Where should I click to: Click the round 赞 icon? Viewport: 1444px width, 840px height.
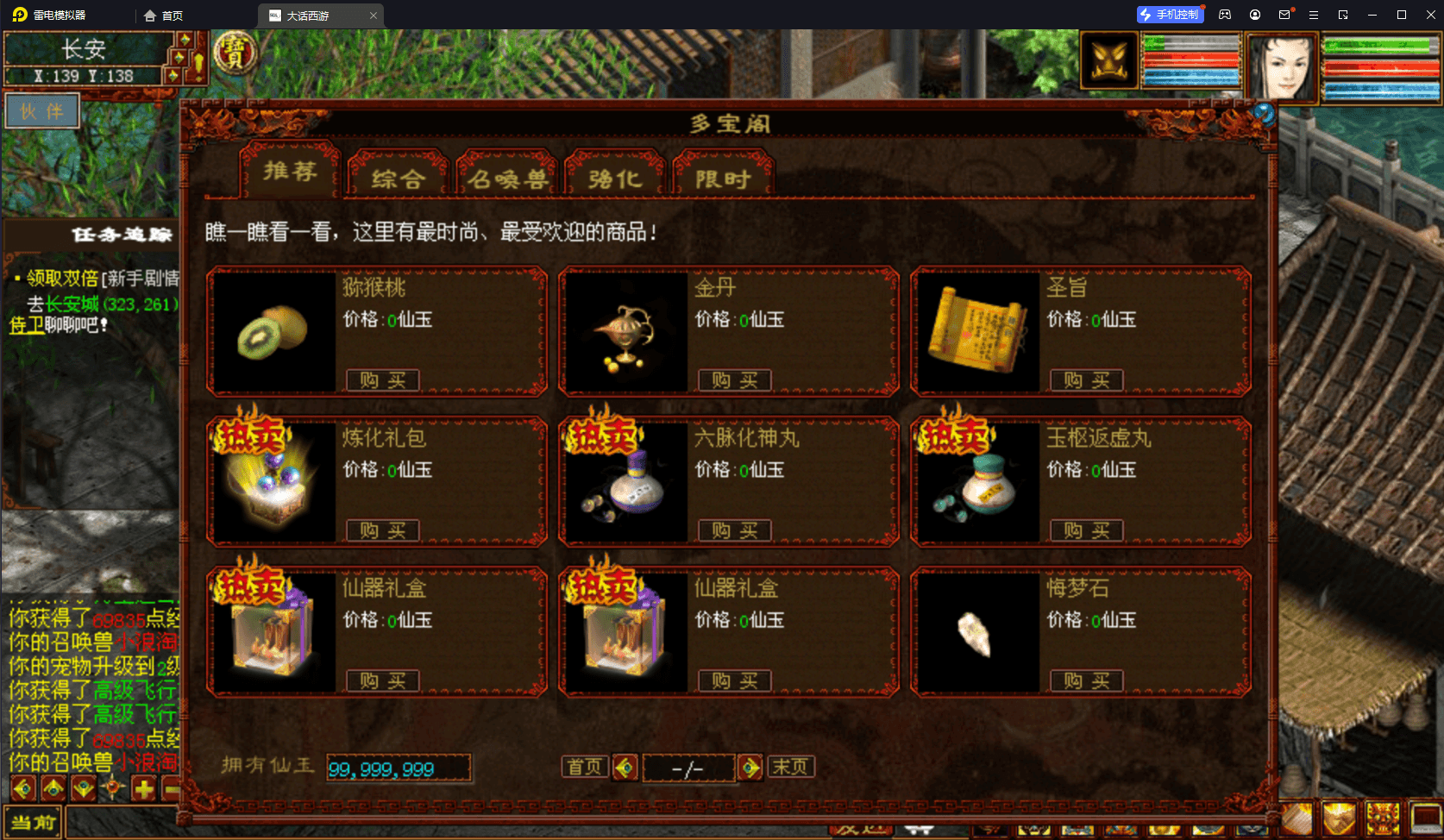[234, 53]
